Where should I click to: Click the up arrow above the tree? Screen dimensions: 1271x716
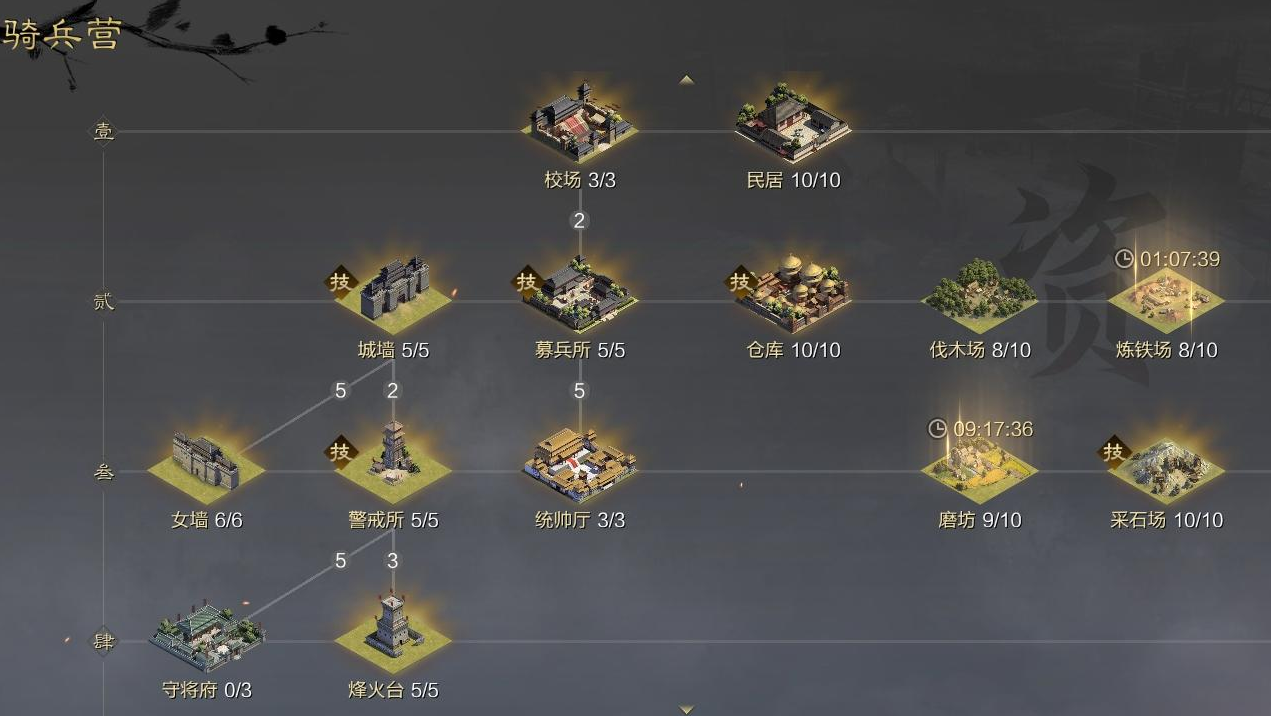point(686,79)
